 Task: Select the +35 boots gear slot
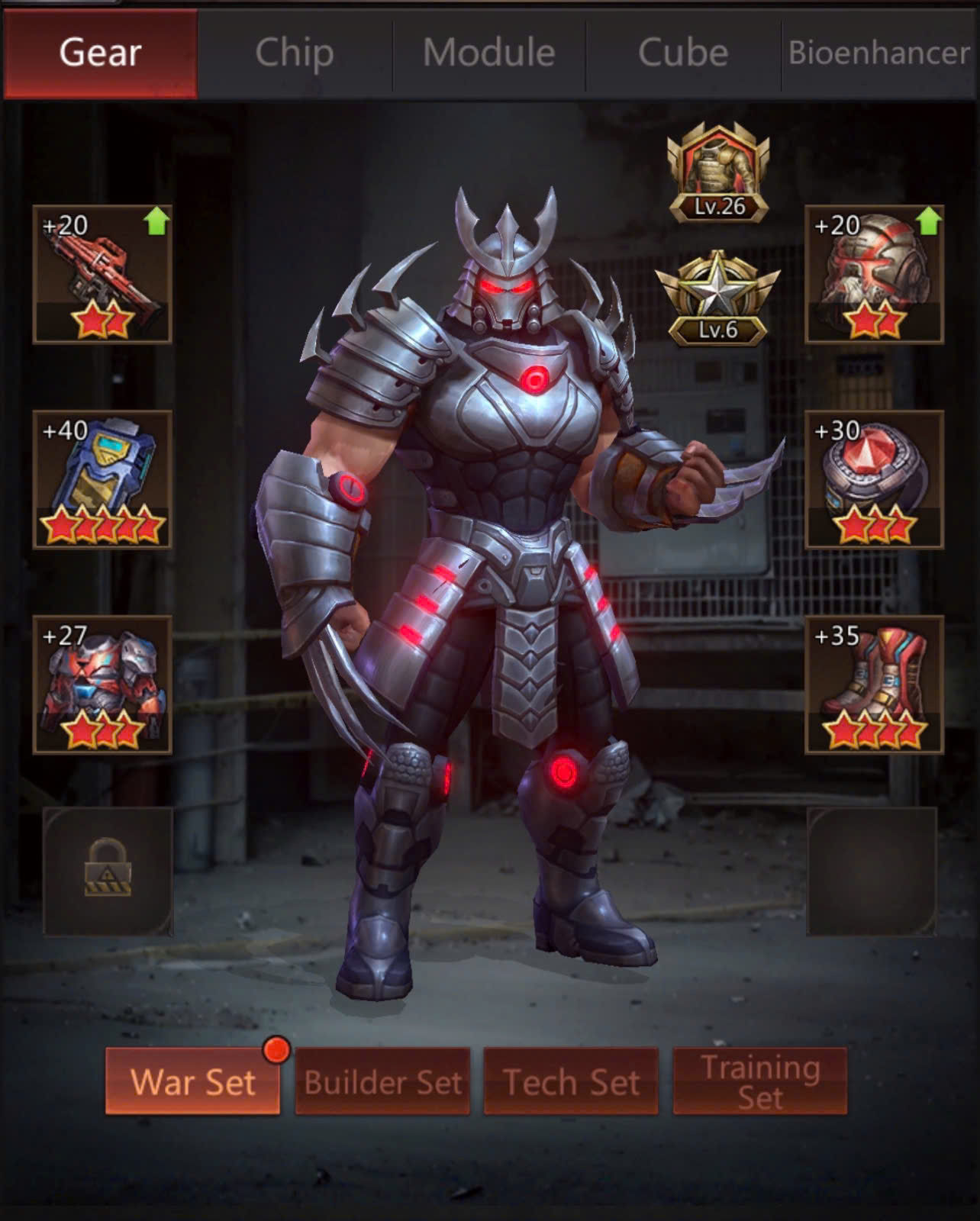(x=875, y=685)
